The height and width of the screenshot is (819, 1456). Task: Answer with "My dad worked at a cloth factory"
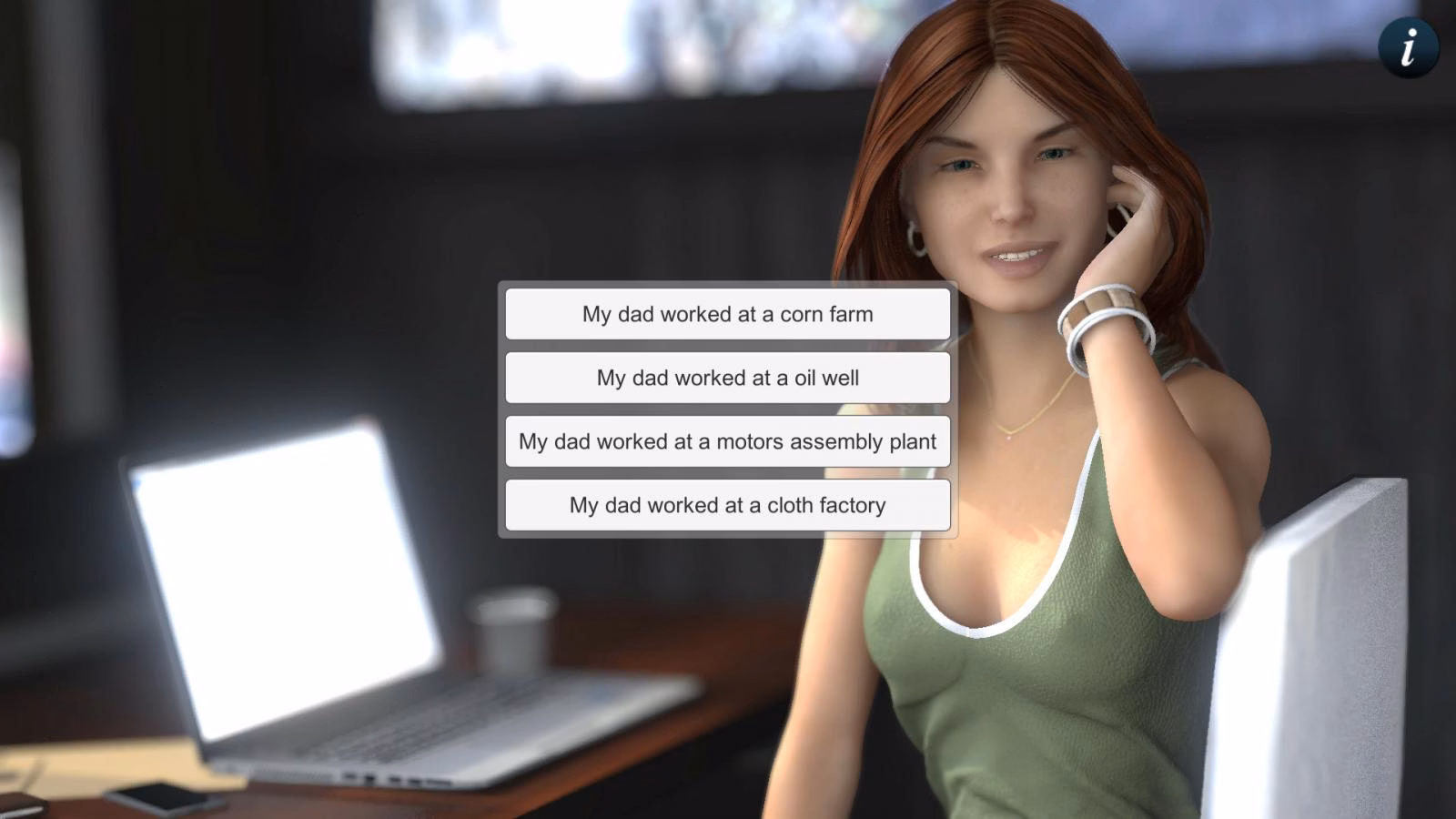pos(727,504)
